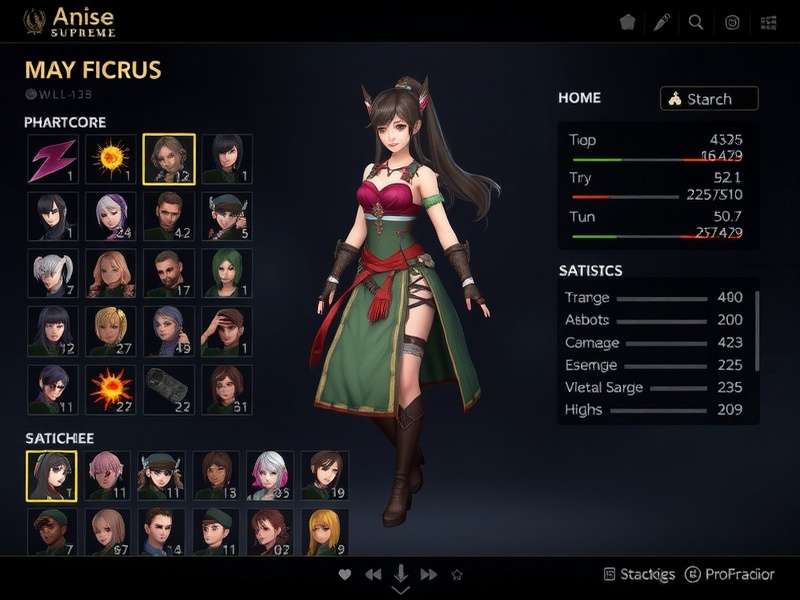Open the Stackigs option
This screenshot has width=800, height=600.
pos(641,575)
